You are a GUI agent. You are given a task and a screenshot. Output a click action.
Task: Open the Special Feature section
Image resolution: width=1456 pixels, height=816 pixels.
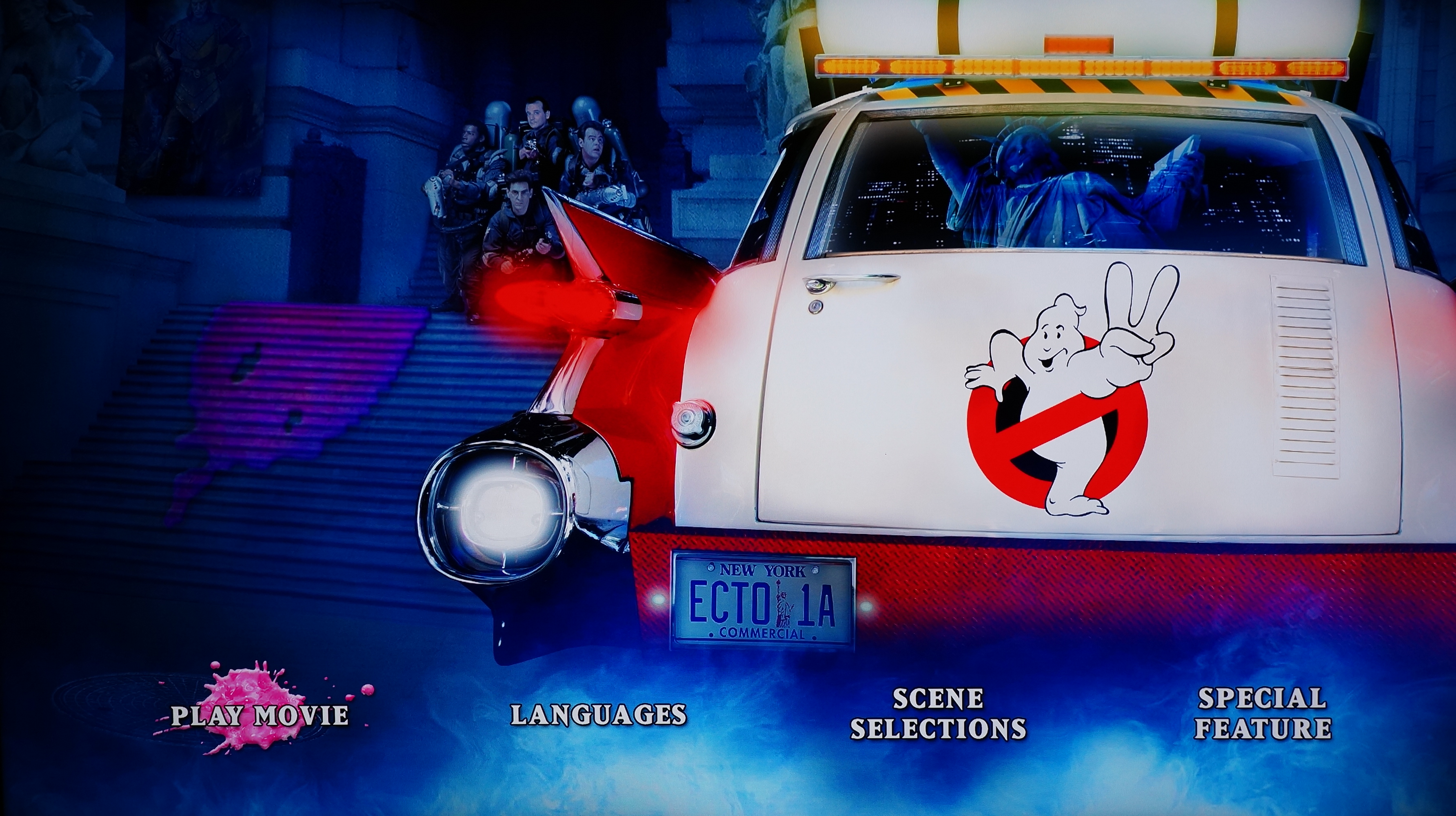[x=1262, y=714]
